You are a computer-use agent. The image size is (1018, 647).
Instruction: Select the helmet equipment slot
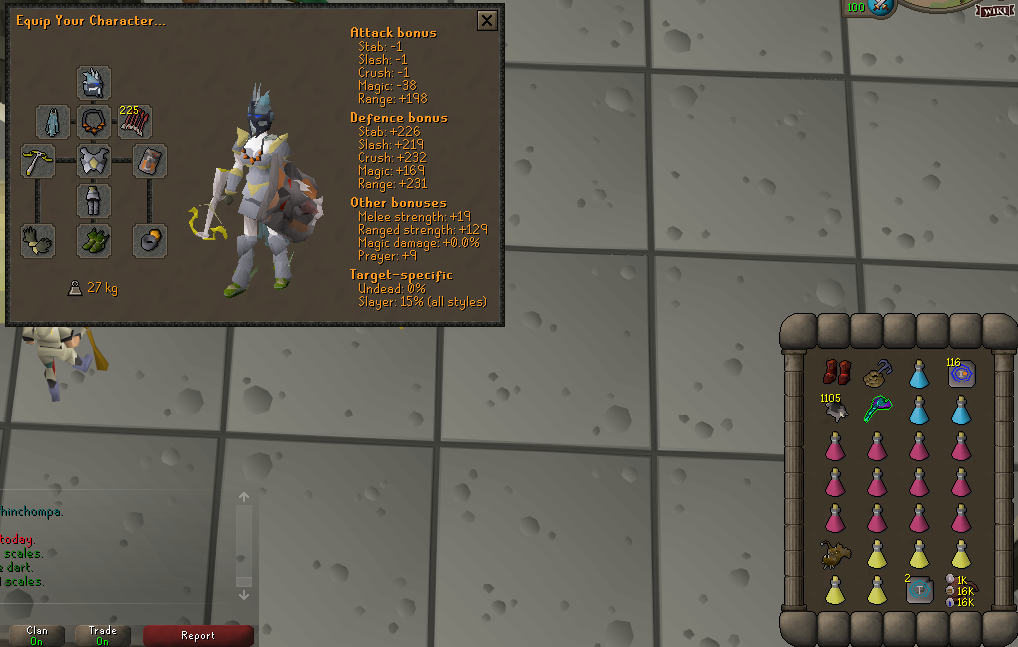[x=94, y=83]
